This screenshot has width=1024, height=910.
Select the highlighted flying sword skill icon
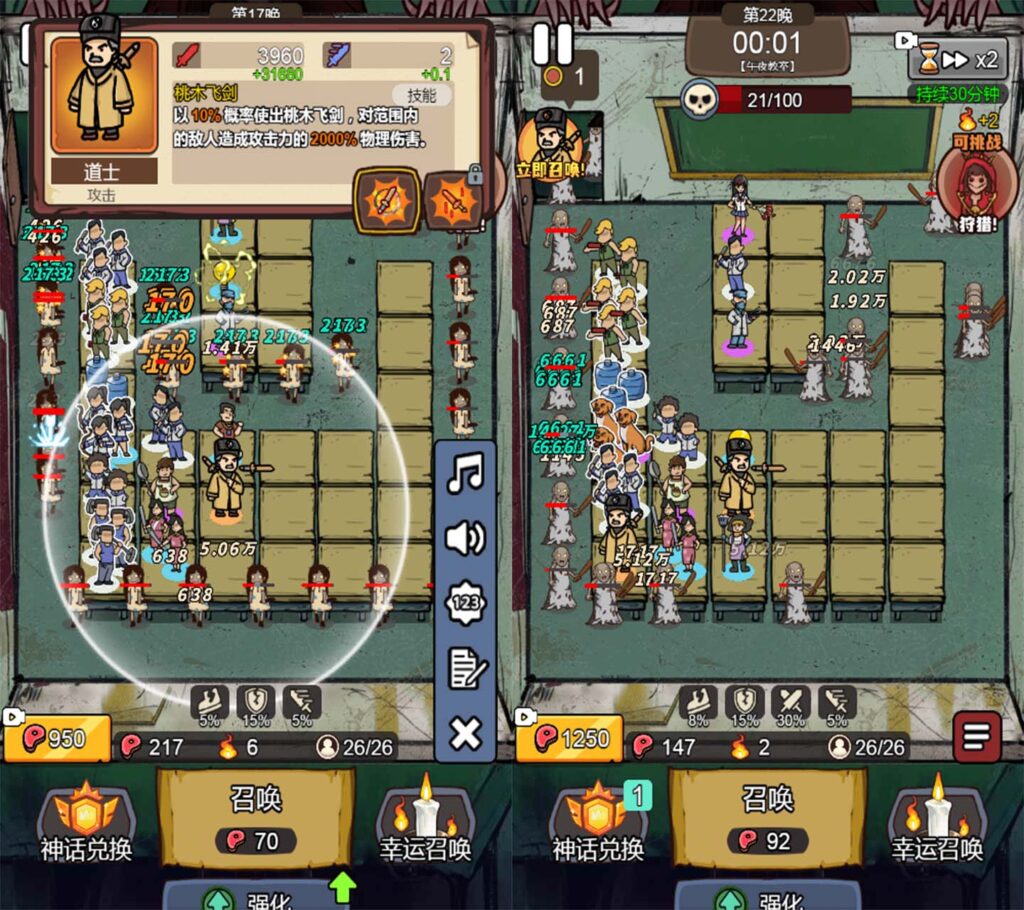tap(386, 200)
